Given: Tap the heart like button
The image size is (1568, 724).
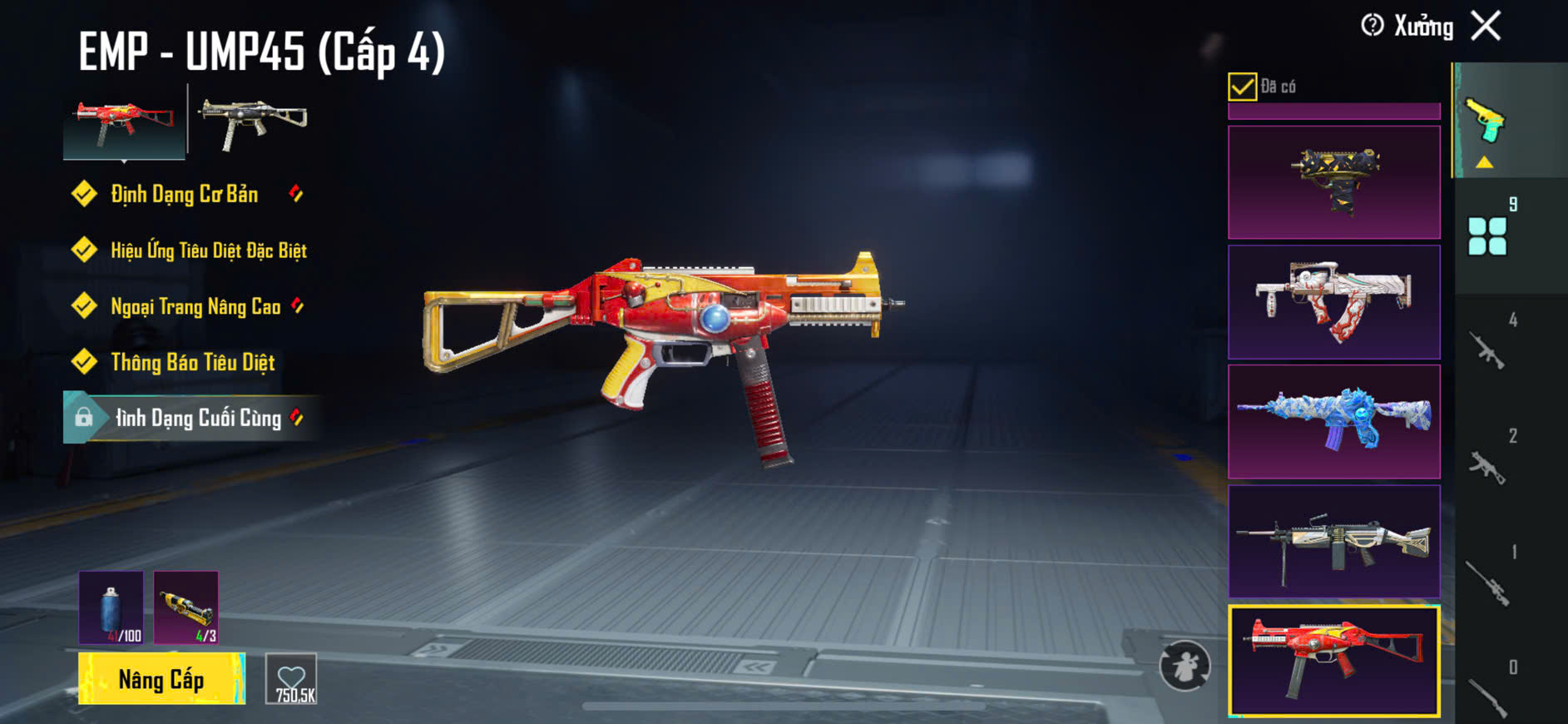Looking at the screenshot, I should (291, 679).
